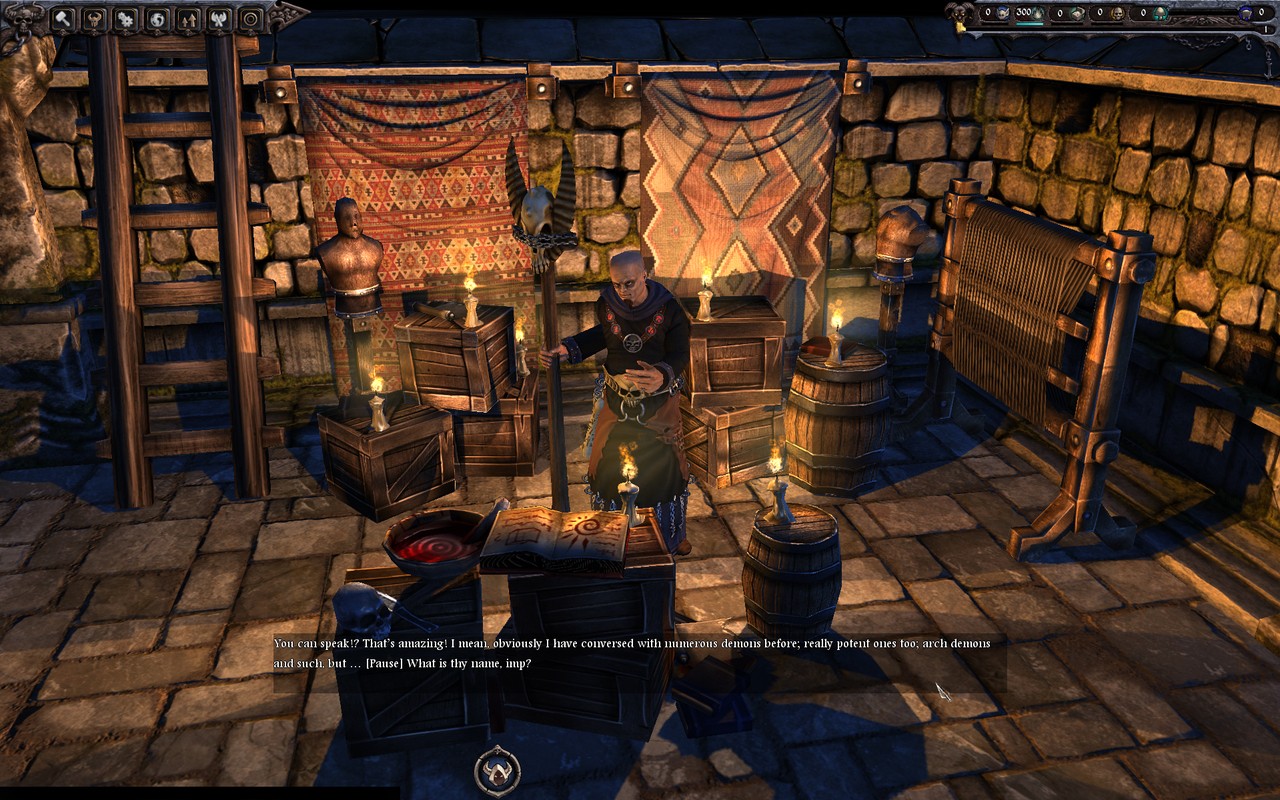This screenshot has width=1280, height=800.
Task: Click the horned skull emblem beside the toolbar
Action: [25, 18]
